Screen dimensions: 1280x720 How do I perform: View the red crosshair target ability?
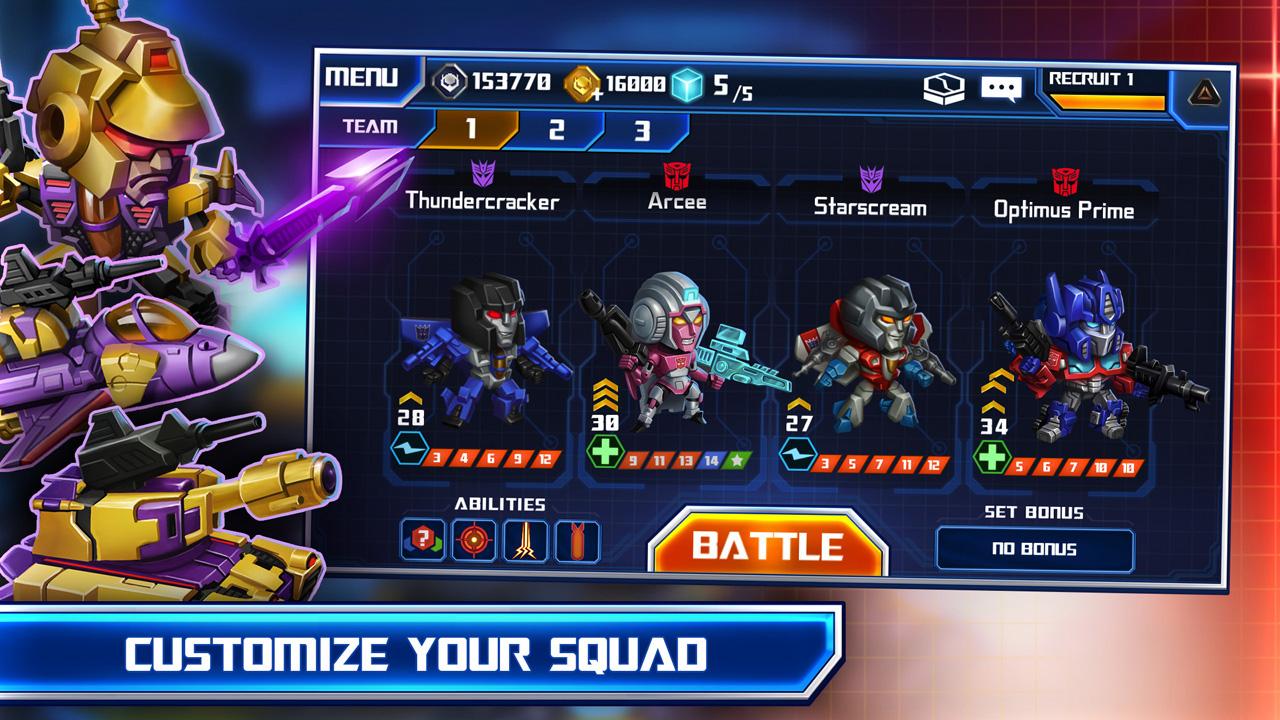tap(473, 541)
